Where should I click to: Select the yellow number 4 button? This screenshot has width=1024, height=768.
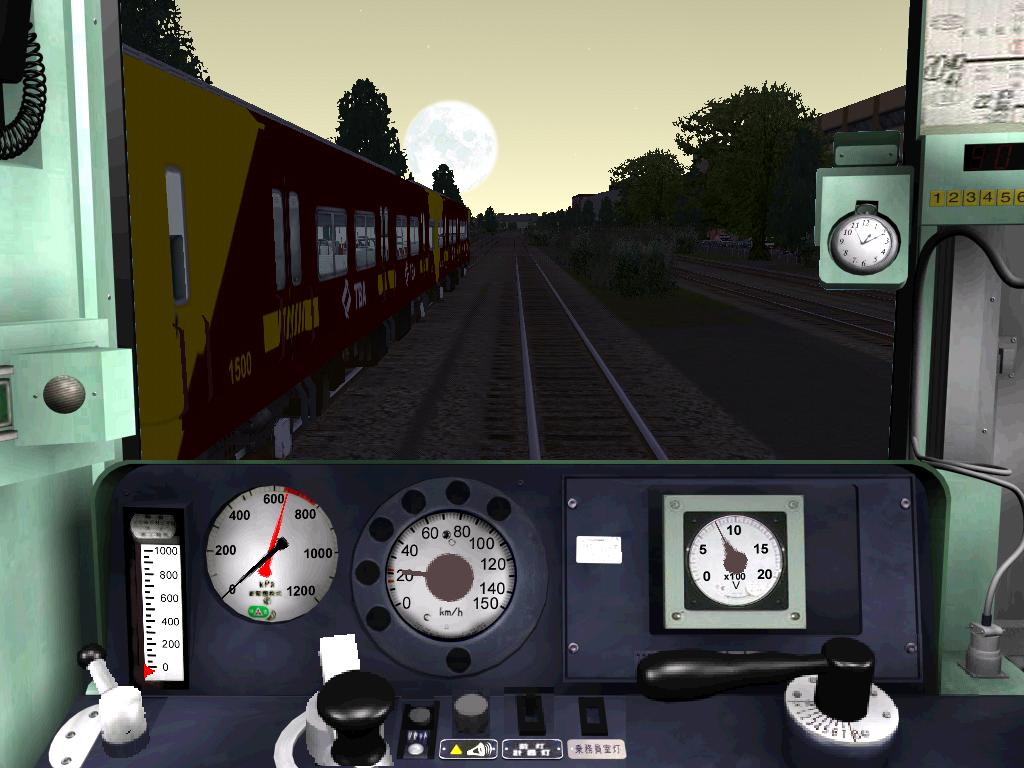tap(989, 198)
